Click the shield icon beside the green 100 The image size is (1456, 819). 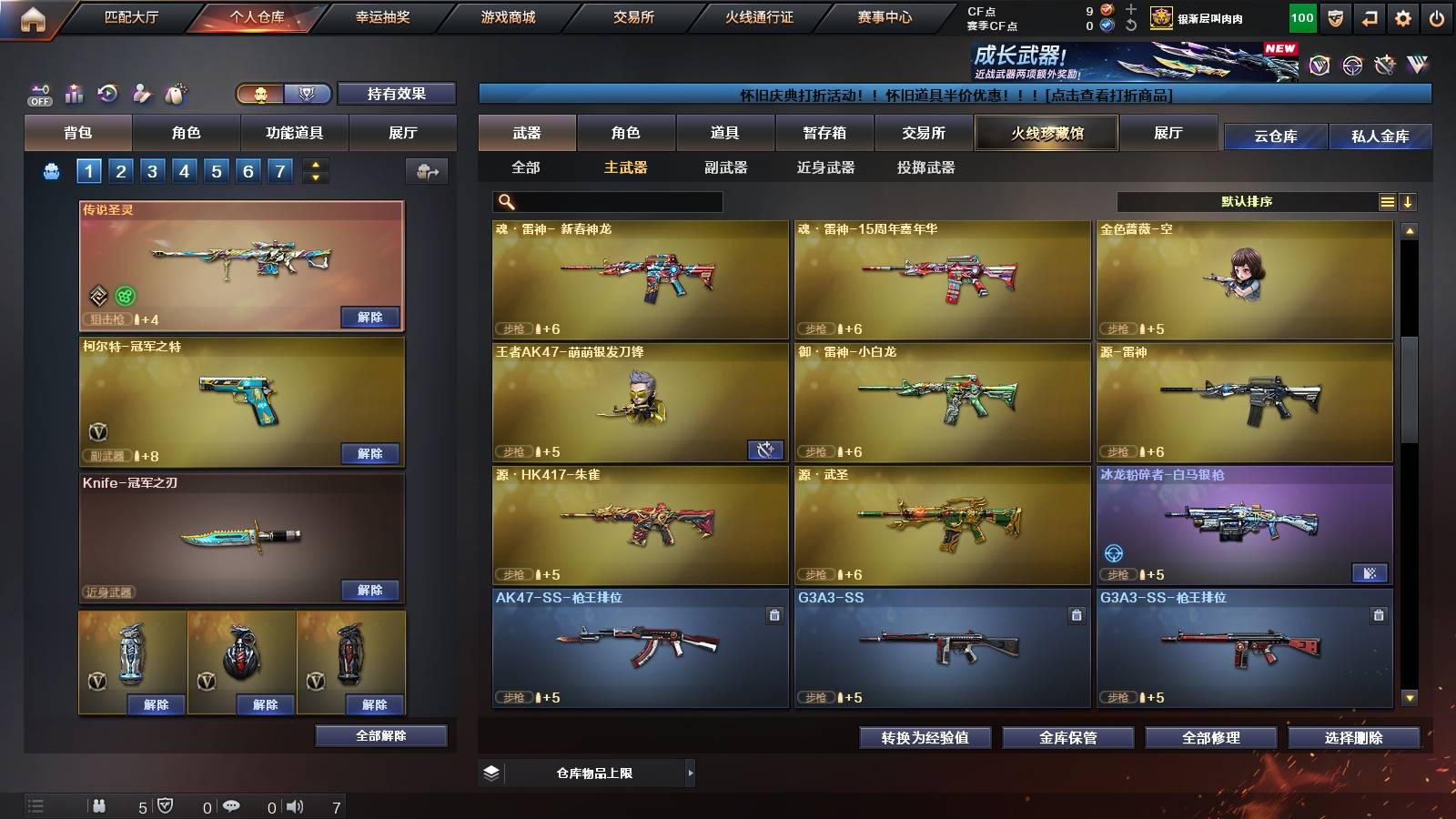tap(1334, 17)
